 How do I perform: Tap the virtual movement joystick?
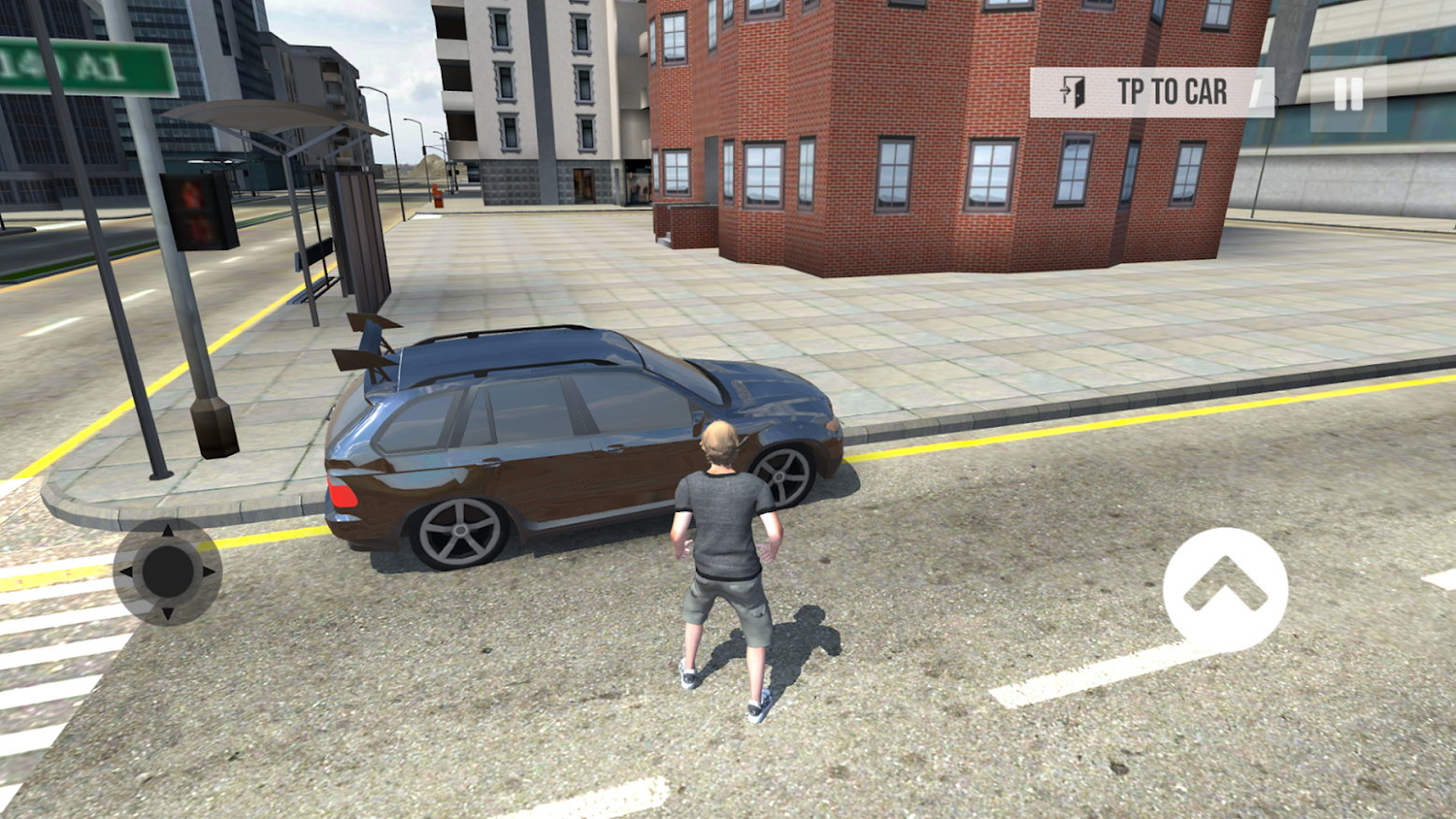167,571
